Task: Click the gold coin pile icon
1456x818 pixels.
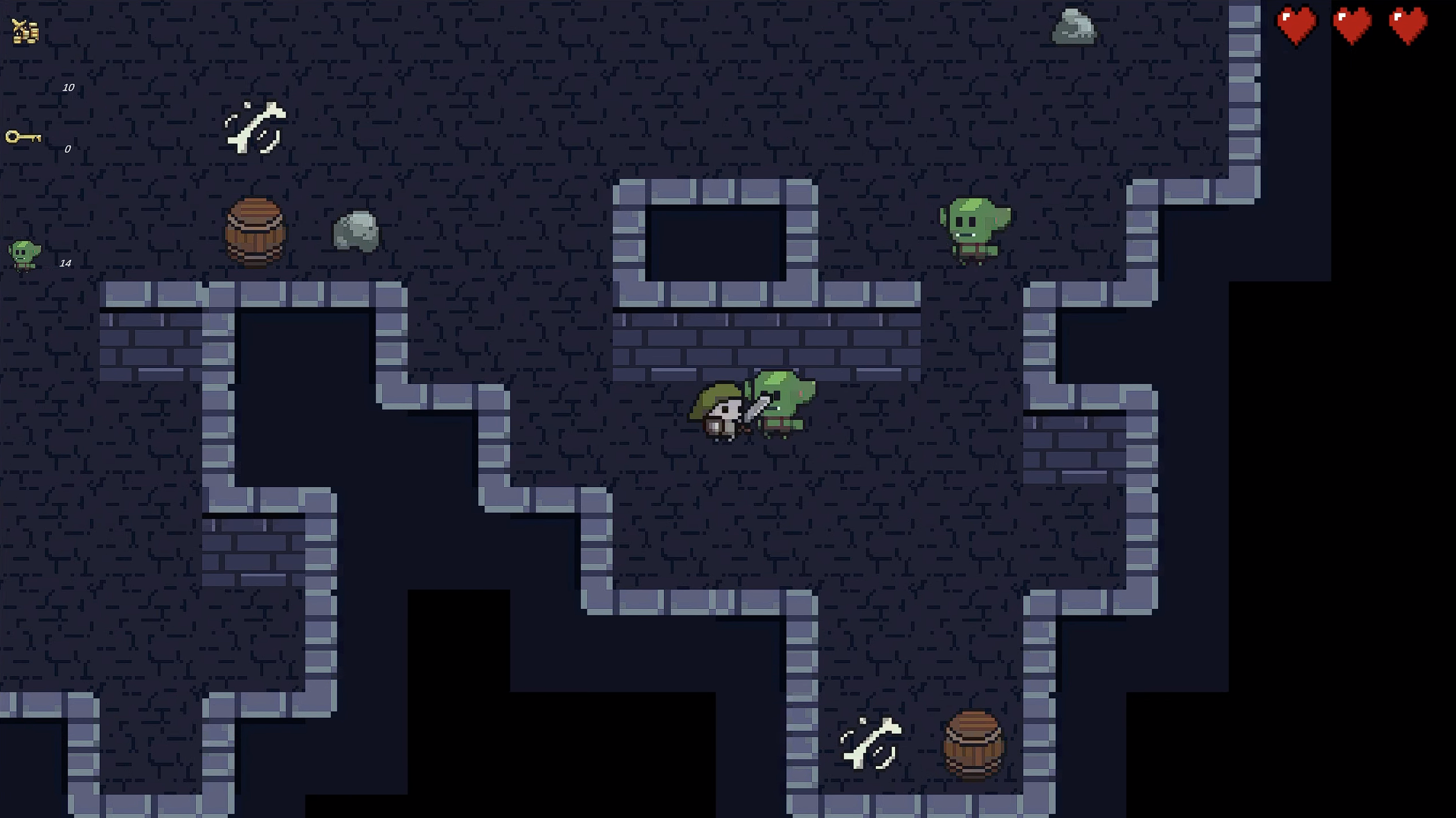Action: [x=26, y=30]
